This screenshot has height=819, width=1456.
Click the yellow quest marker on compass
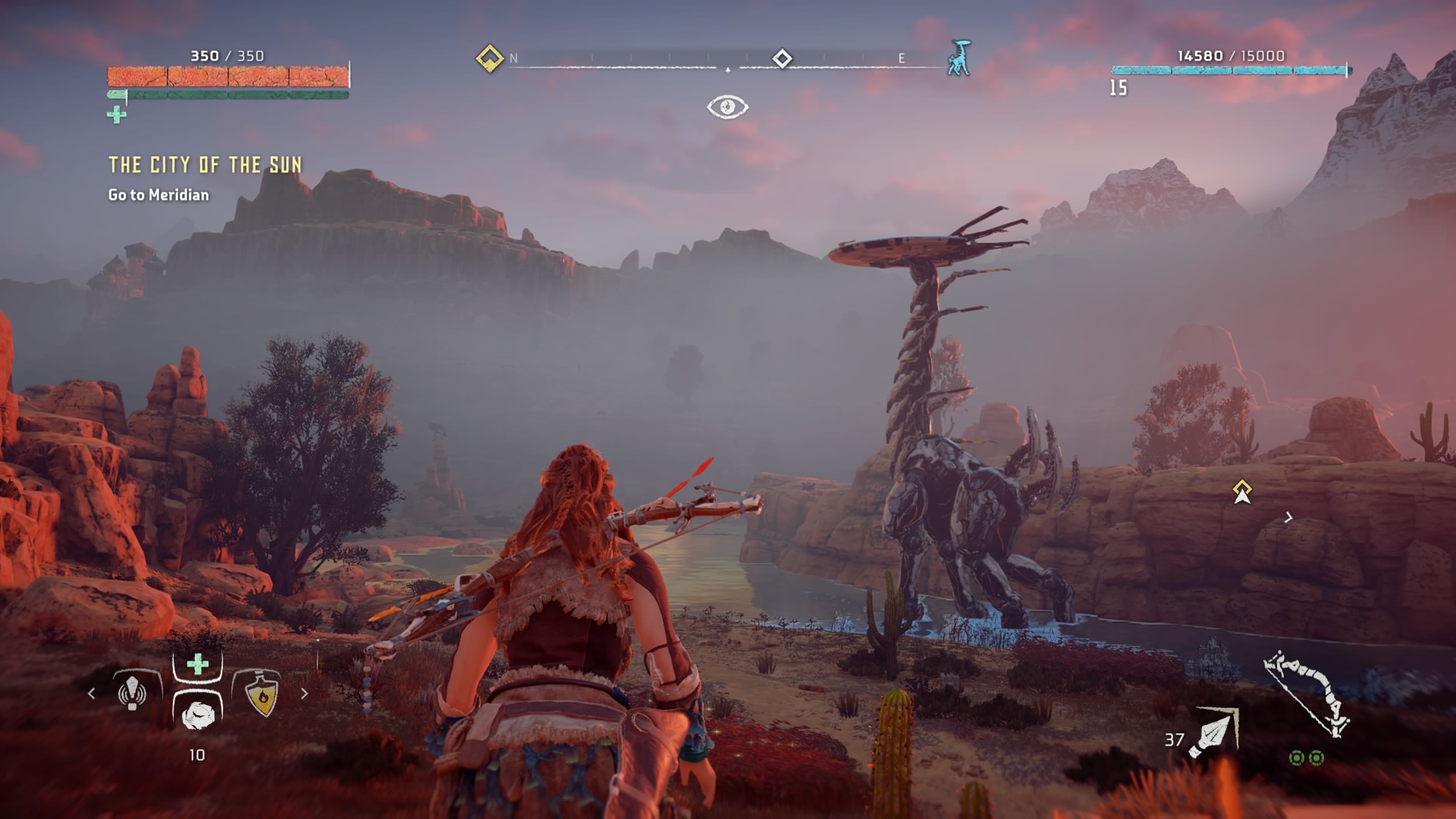click(x=489, y=58)
